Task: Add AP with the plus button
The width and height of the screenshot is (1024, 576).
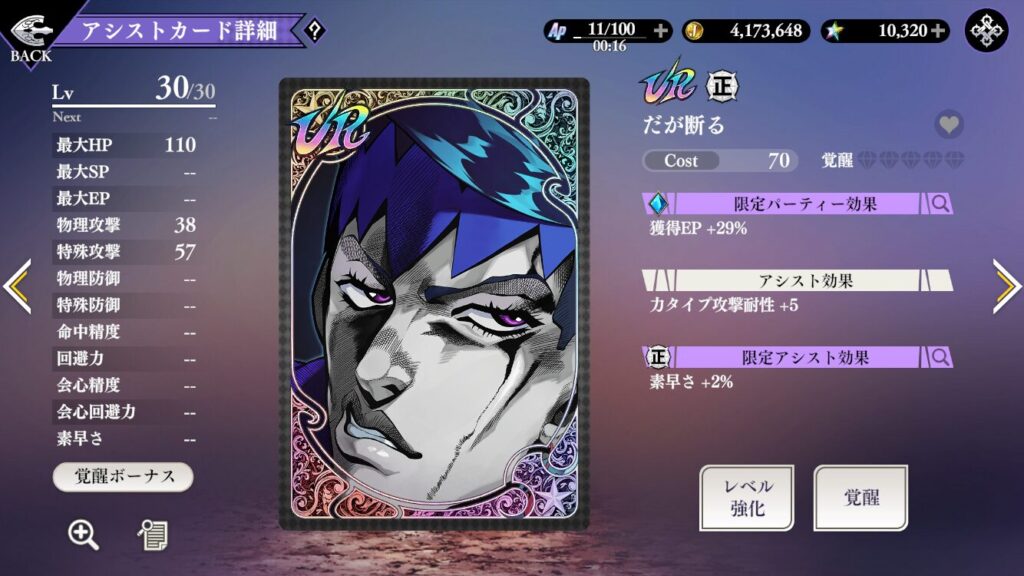Action: [660, 31]
